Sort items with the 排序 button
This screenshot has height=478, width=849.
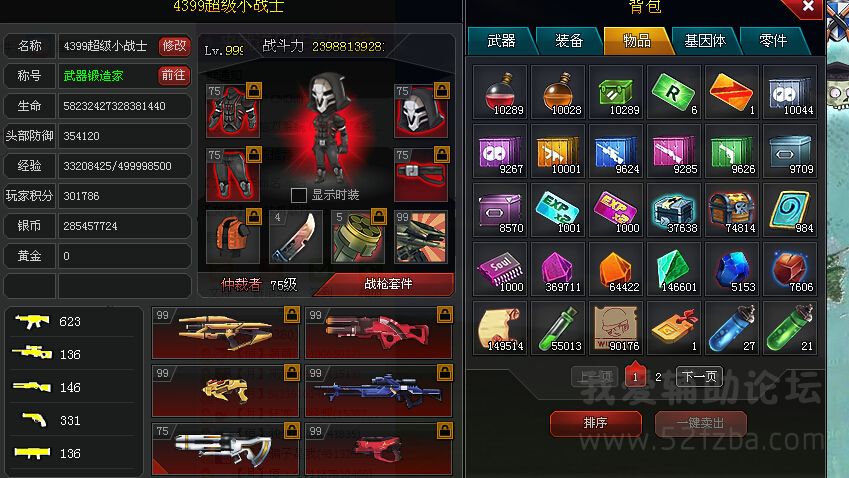pyautogui.click(x=595, y=423)
